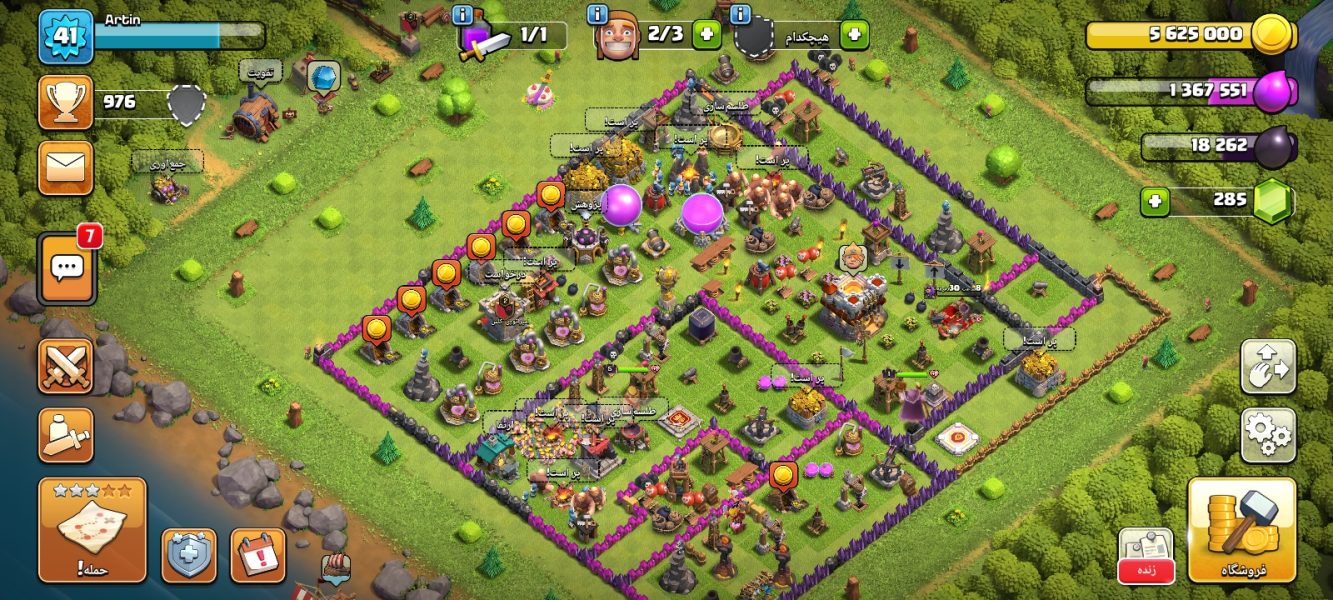Viewport: 1333px width, 600px height.
Task: Add a shield with the plus button
Action: (x=854, y=35)
